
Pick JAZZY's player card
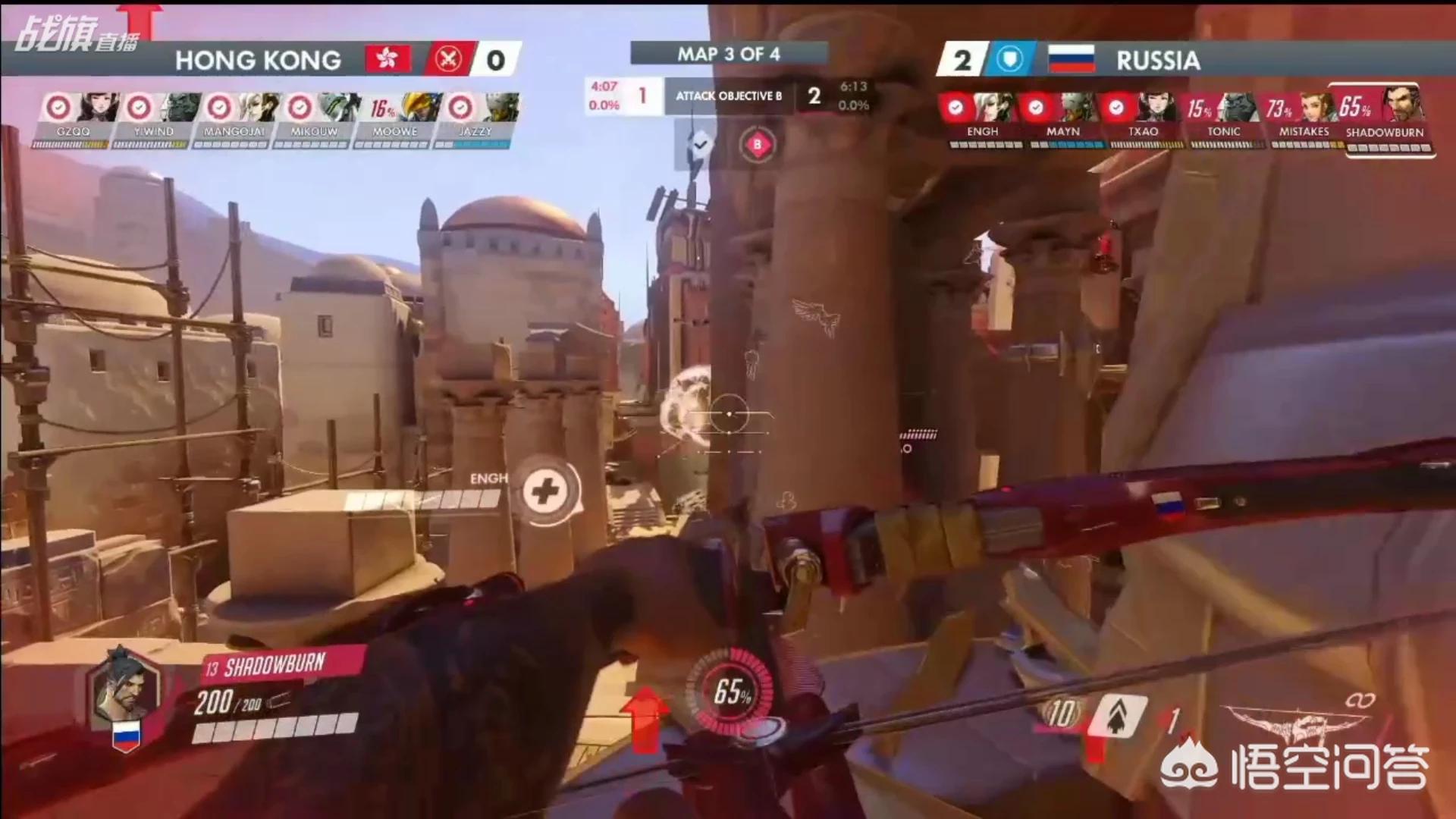475,118
